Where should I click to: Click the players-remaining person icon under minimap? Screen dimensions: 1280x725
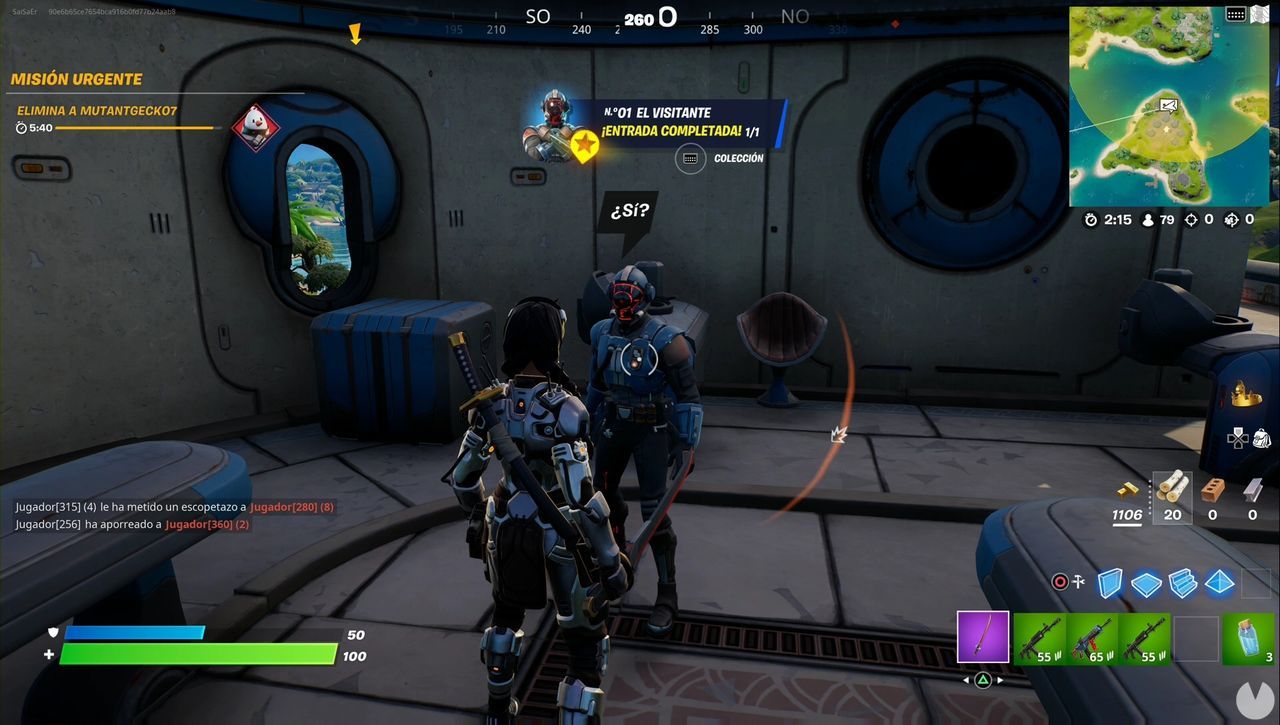(1148, 220)
